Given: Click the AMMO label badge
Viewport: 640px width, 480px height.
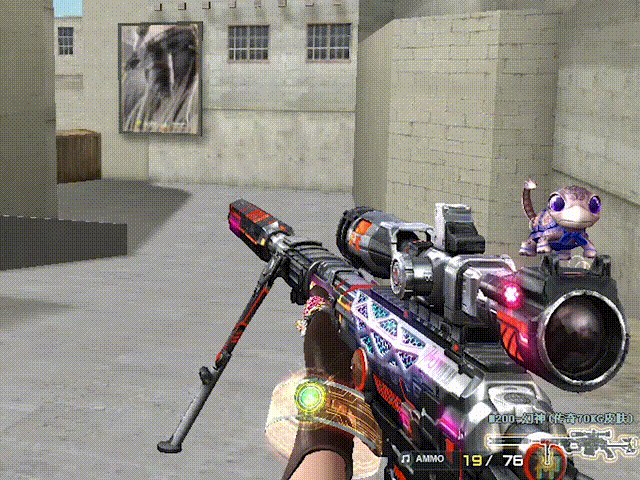Looking at the screenshot, I should [428, 458].
